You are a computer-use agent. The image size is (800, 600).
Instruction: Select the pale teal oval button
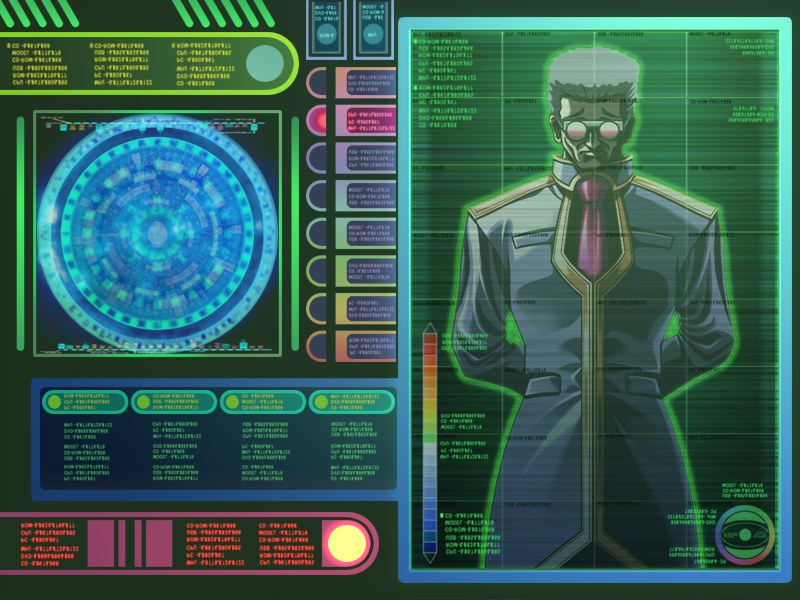coord(266,63)
